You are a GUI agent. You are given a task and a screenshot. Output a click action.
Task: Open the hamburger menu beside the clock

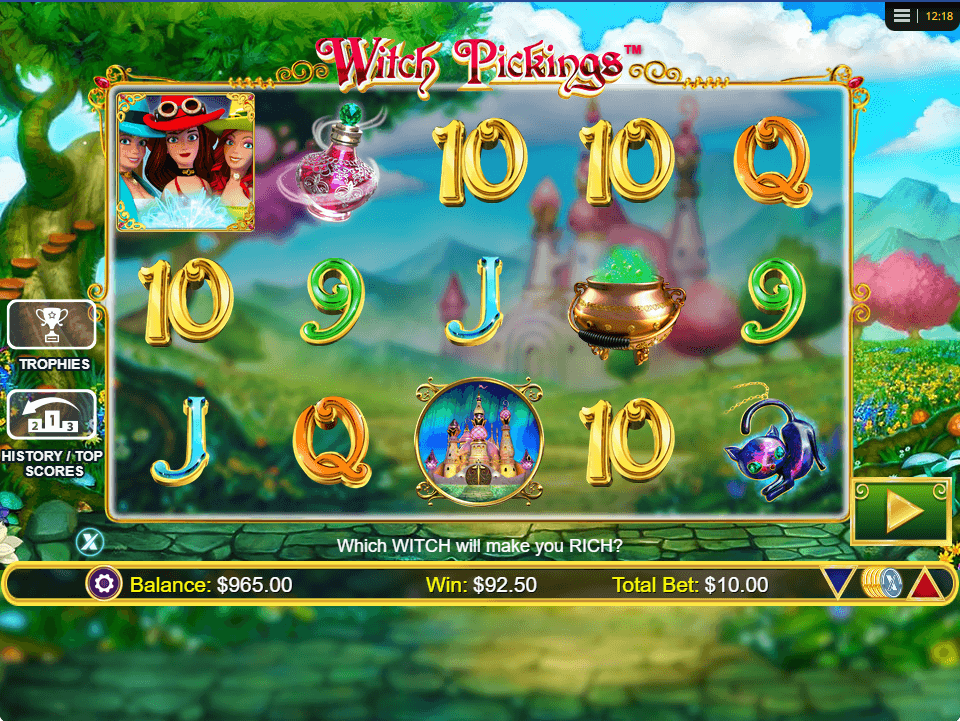click(x=902, y=16)
